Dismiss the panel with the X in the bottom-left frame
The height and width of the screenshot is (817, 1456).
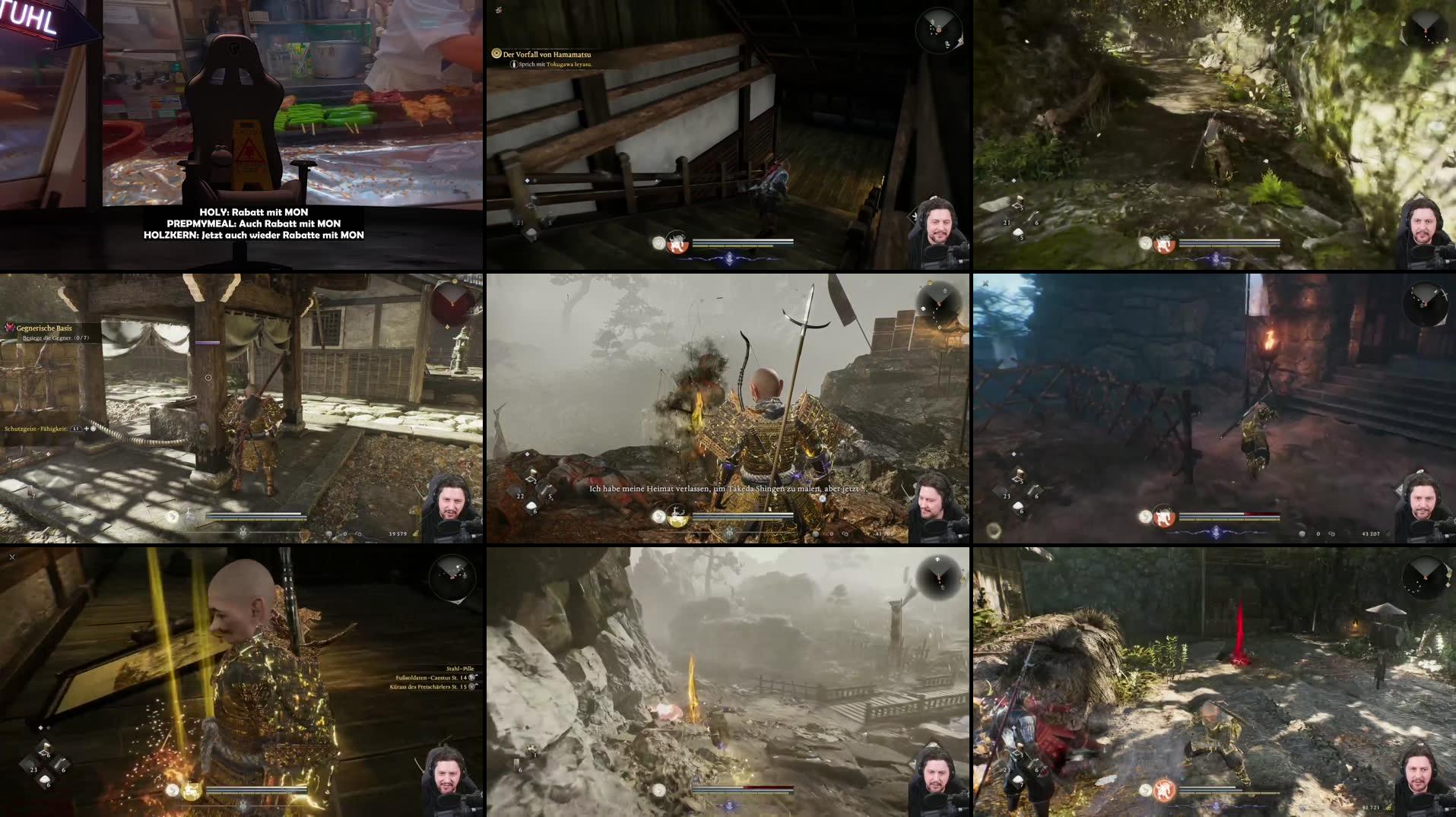[x=11, y=556]
